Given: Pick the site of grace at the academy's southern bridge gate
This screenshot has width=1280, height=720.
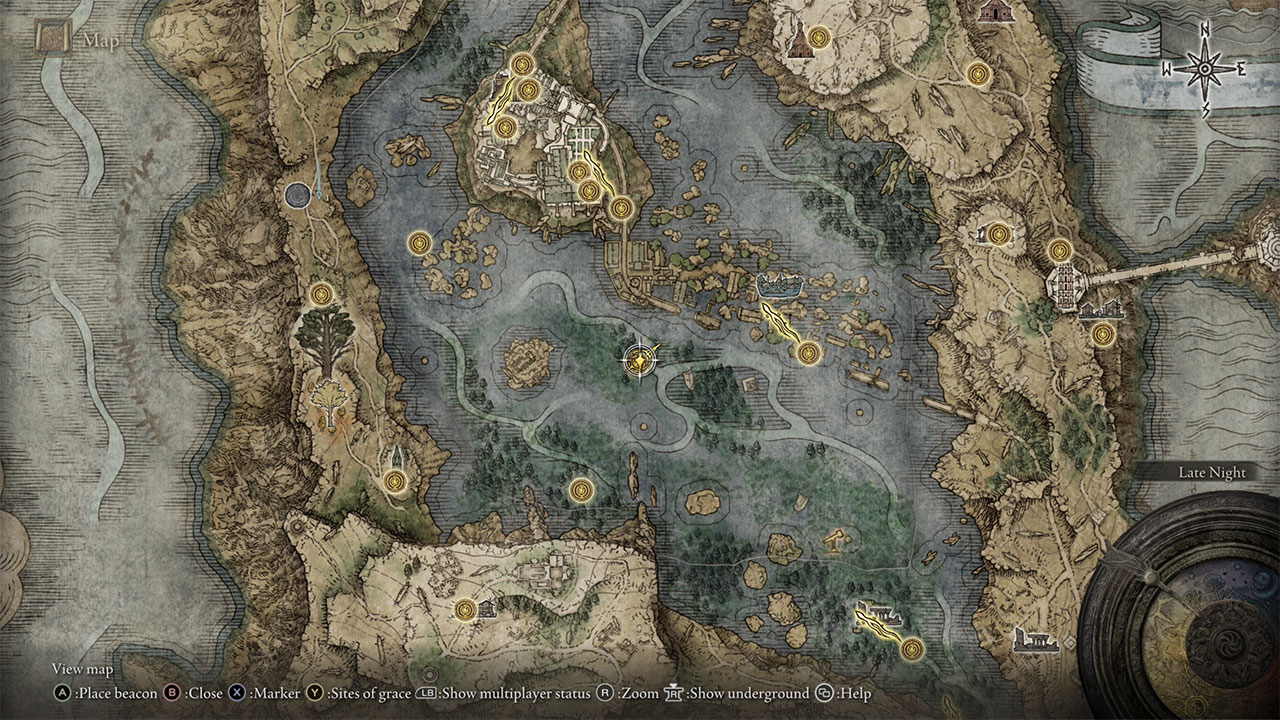Looking at the screenshot, I should 621,208.
